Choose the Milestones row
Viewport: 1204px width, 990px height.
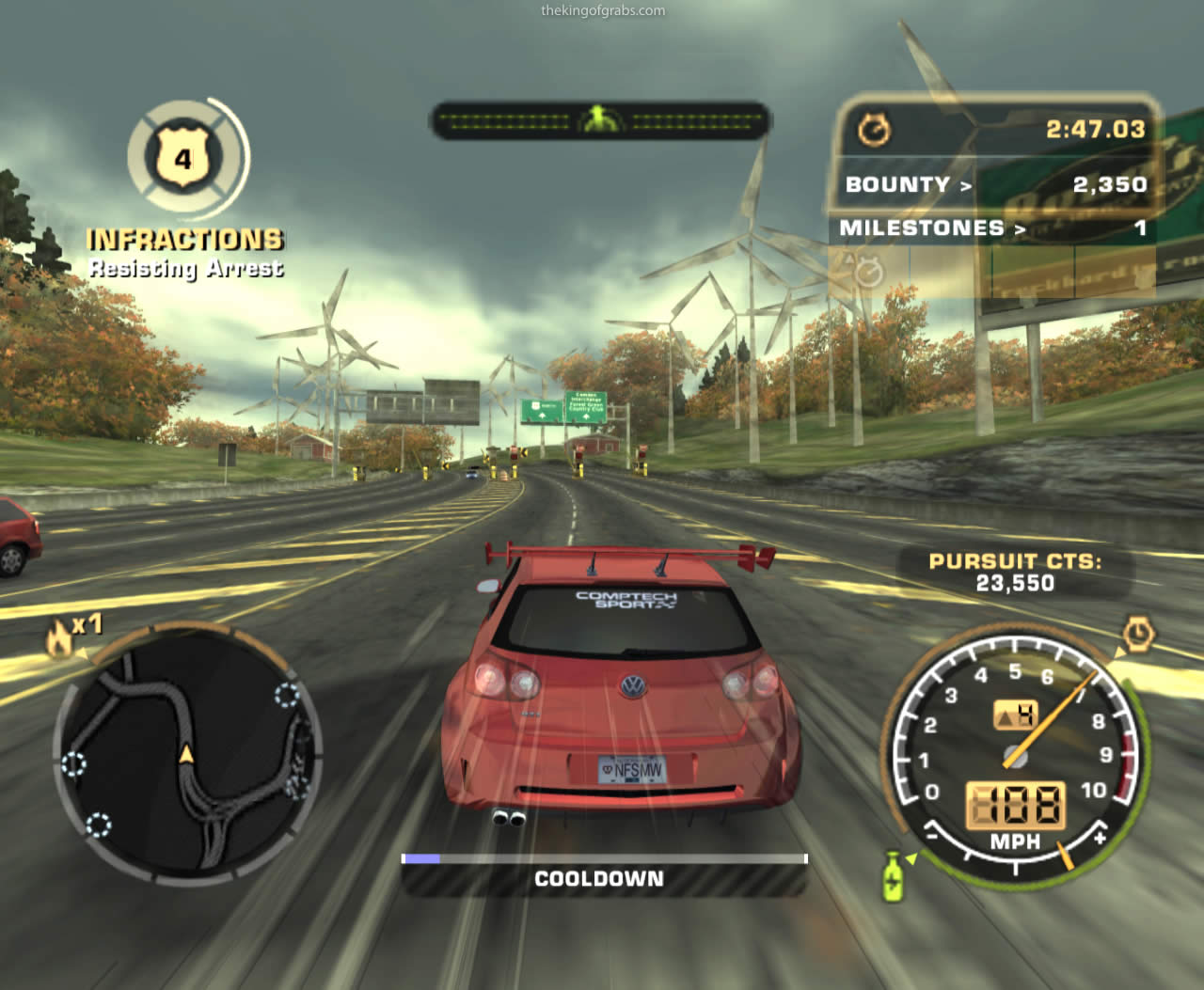(x=992, y=228)
